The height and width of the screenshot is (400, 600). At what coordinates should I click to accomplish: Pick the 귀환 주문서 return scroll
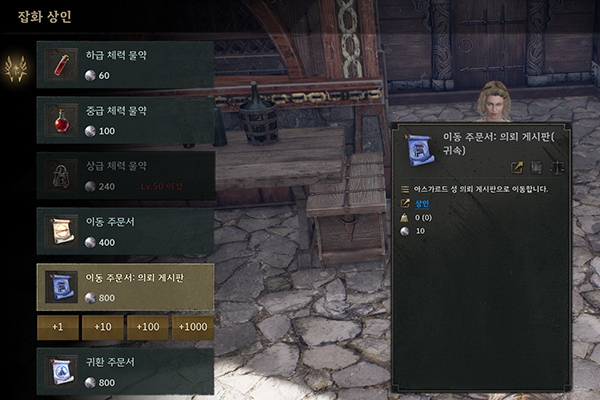tap(125, 371)
